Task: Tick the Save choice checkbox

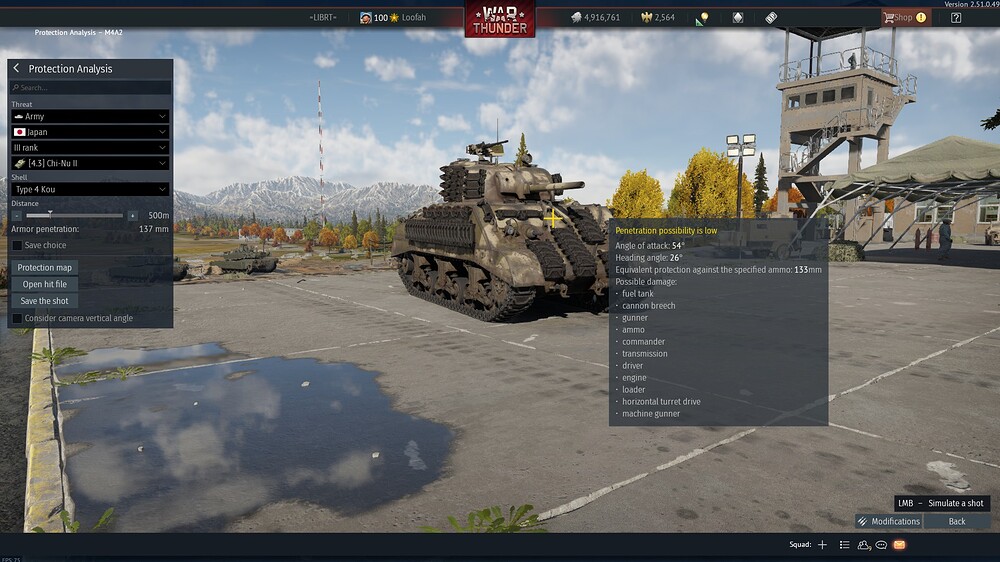Action: tap(17, 245)
